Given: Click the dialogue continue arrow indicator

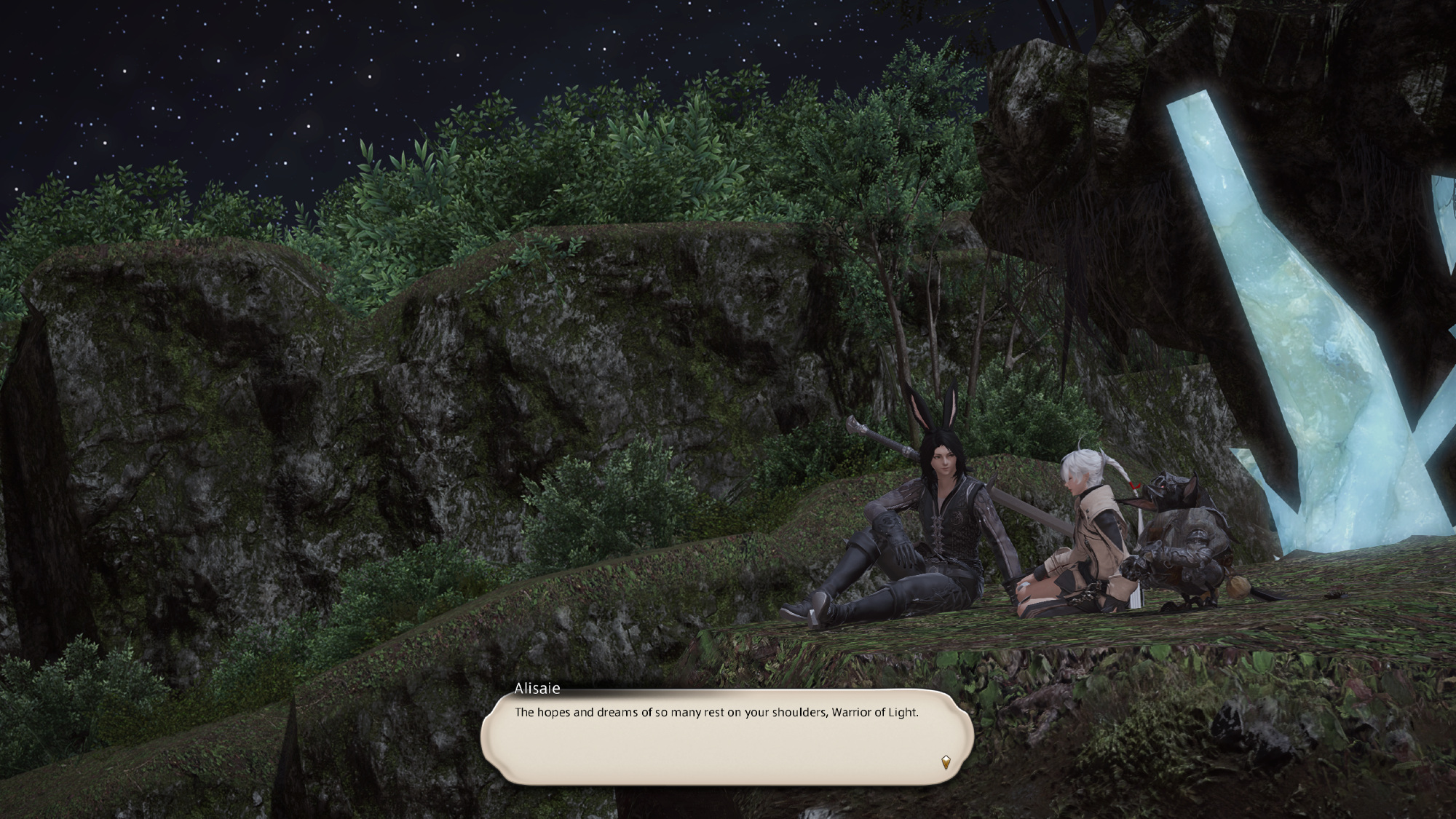Looking at the screenshot, I should [x=945, y=762].
